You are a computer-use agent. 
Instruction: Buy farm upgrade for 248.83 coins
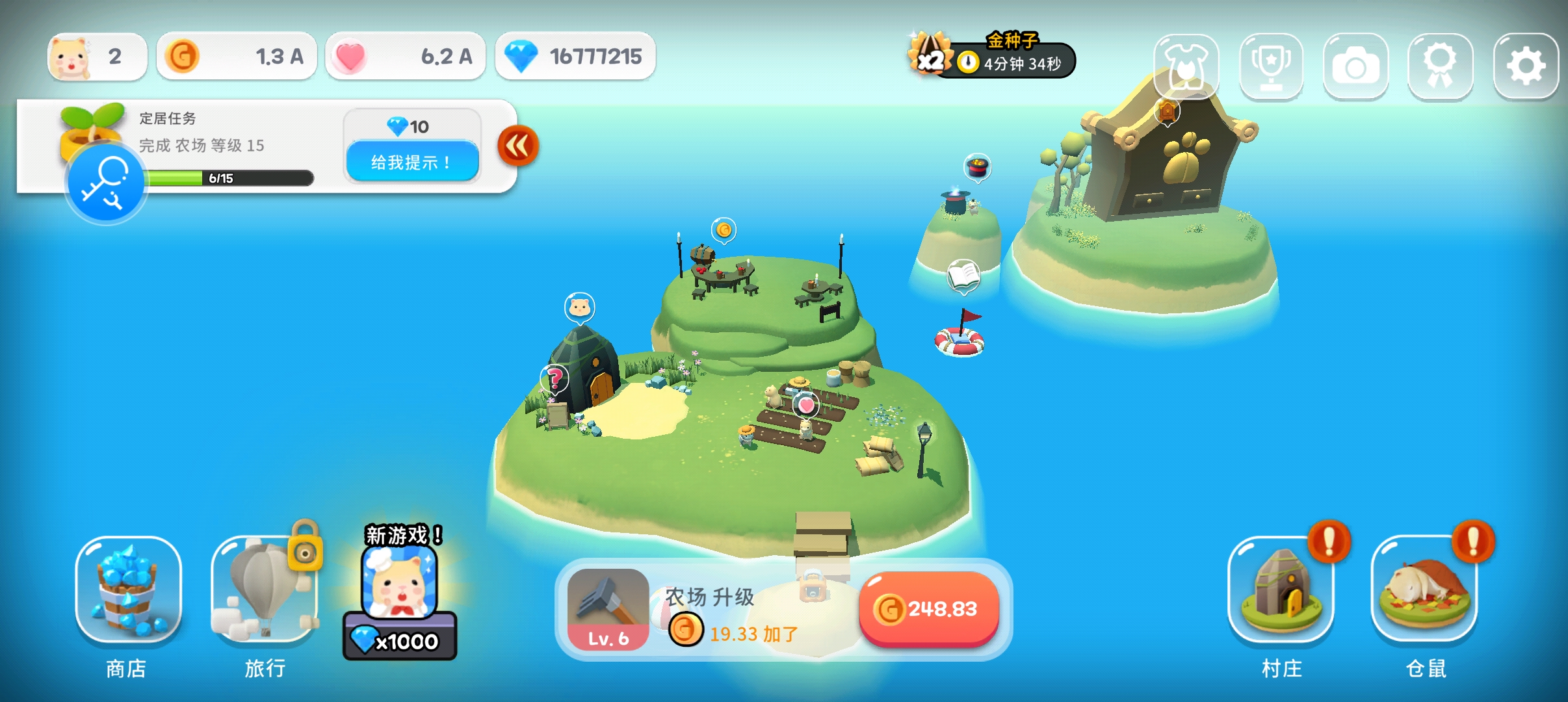tap(928, 609)
